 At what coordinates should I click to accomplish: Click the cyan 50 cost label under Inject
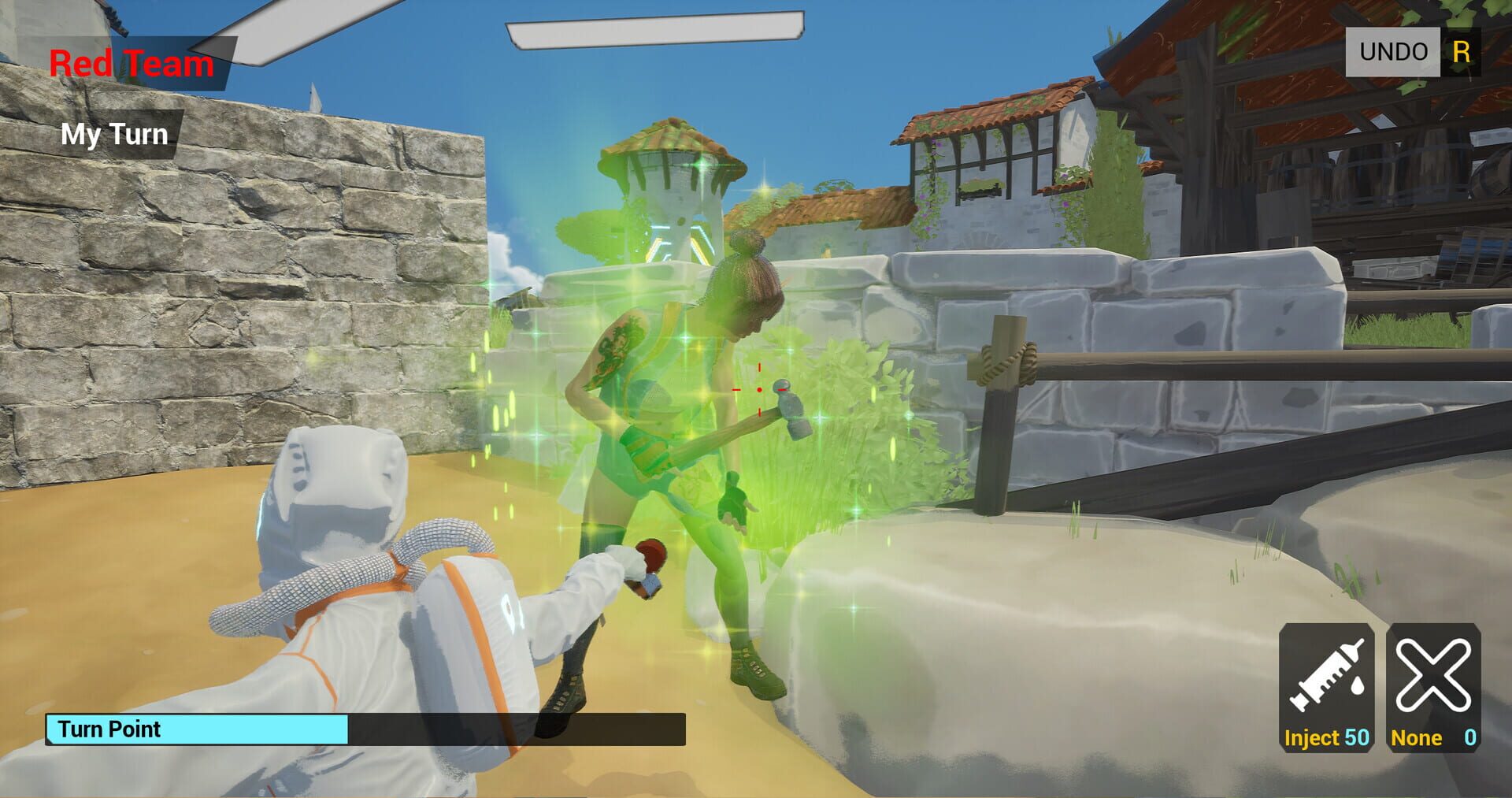coord(1358,739)
